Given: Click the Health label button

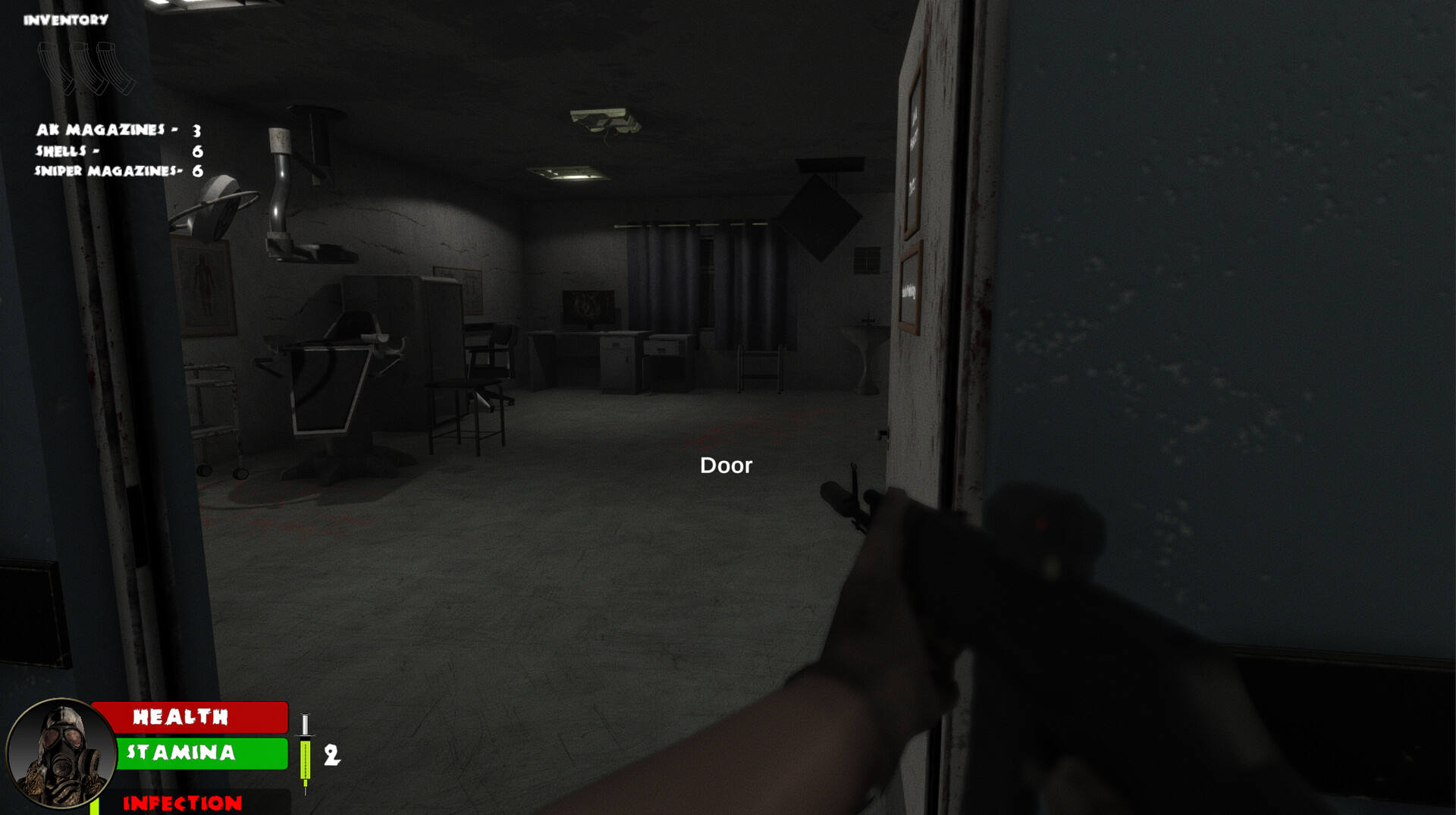Looking at the screenshot, I should [180, 718].
